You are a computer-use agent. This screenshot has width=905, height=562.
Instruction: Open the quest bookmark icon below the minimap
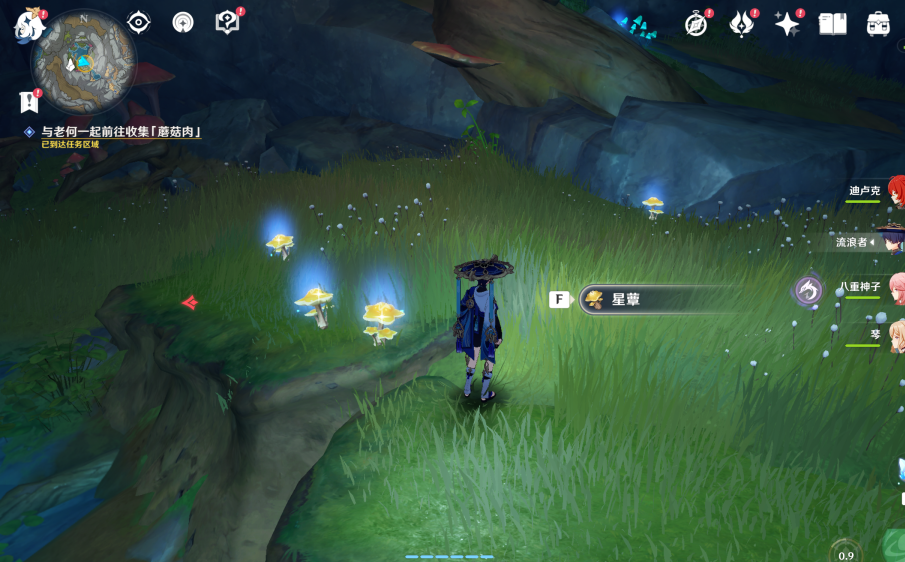[28, 101]
